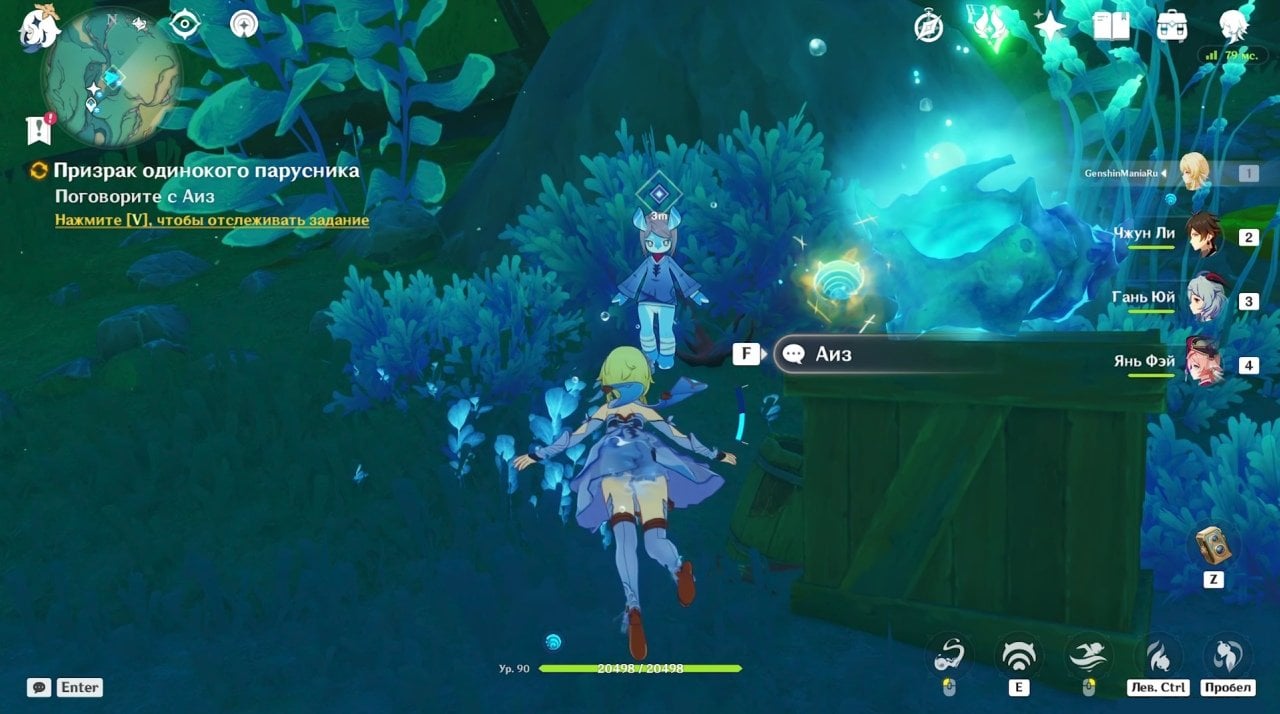Click the link to track the quest
Image resolution: width=1280 pixels, height=714 pixels.
pos(211,220)
